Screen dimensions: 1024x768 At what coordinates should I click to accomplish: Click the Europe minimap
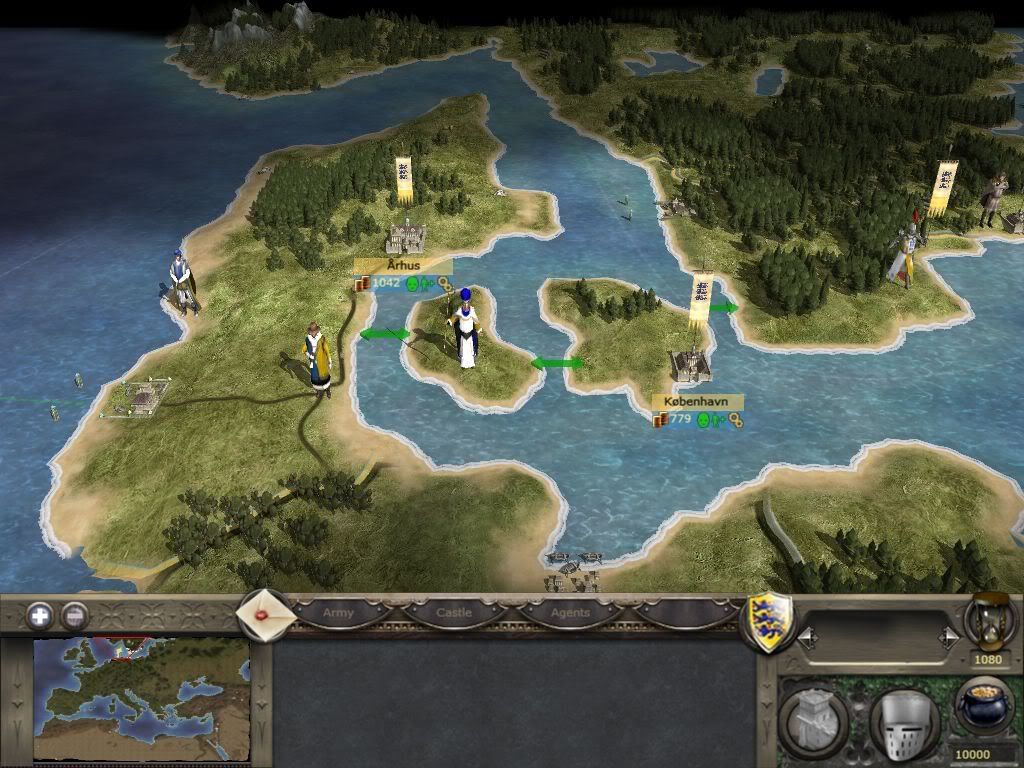[140, 699]
